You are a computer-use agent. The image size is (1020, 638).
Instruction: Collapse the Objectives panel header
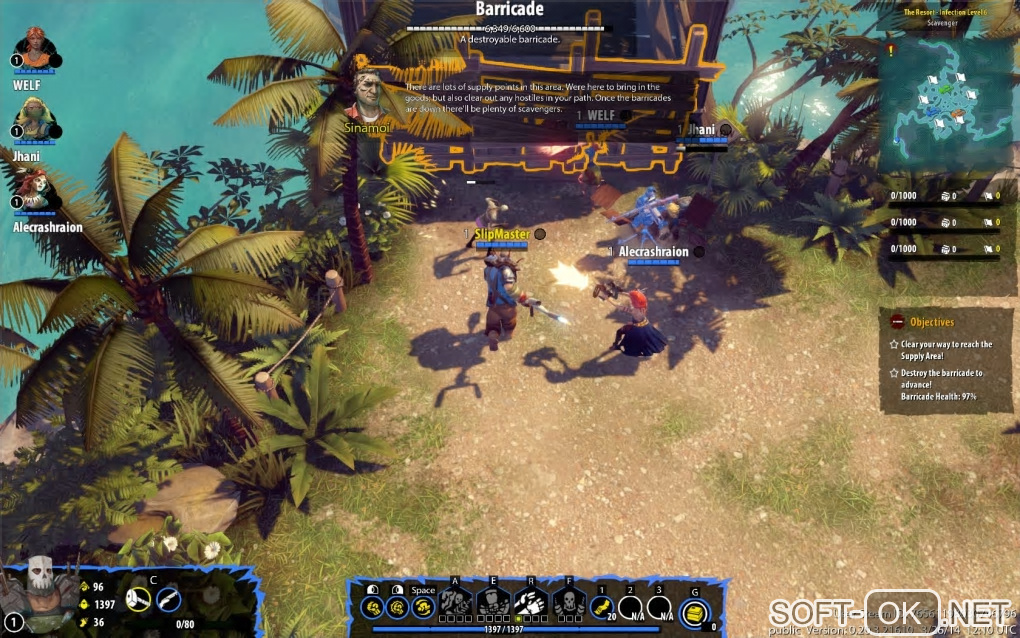pos(897,322)
